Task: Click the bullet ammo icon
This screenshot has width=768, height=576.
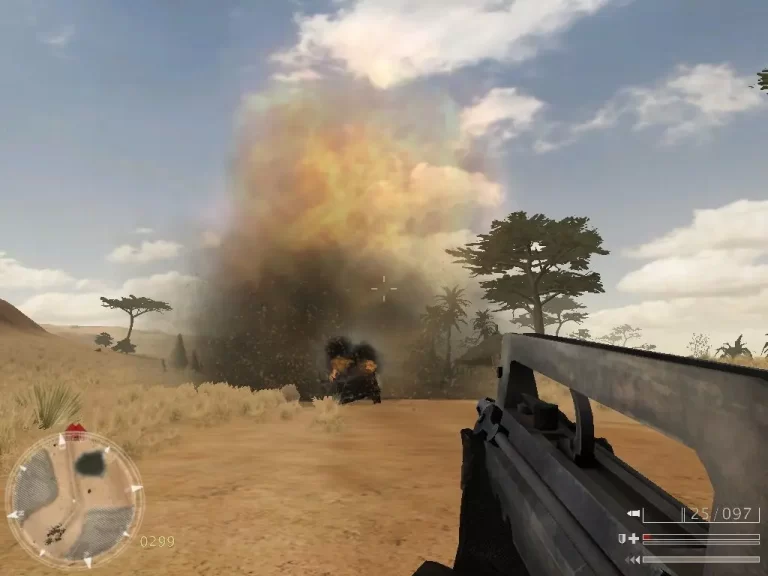Action: point(633,514)
